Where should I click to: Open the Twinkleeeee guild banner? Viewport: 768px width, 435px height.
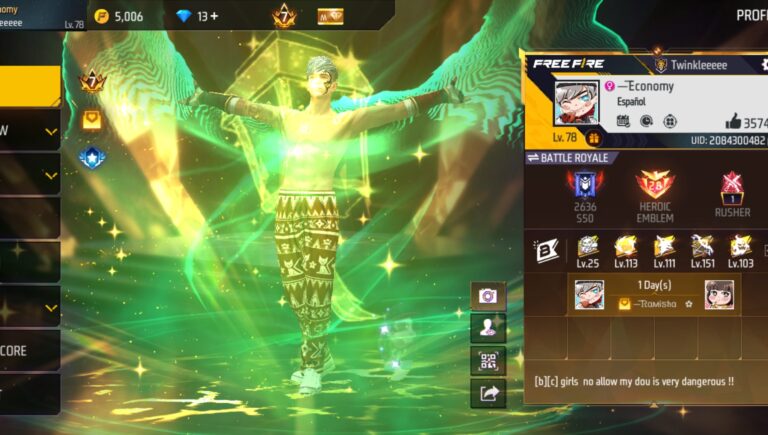coord(690,65)
